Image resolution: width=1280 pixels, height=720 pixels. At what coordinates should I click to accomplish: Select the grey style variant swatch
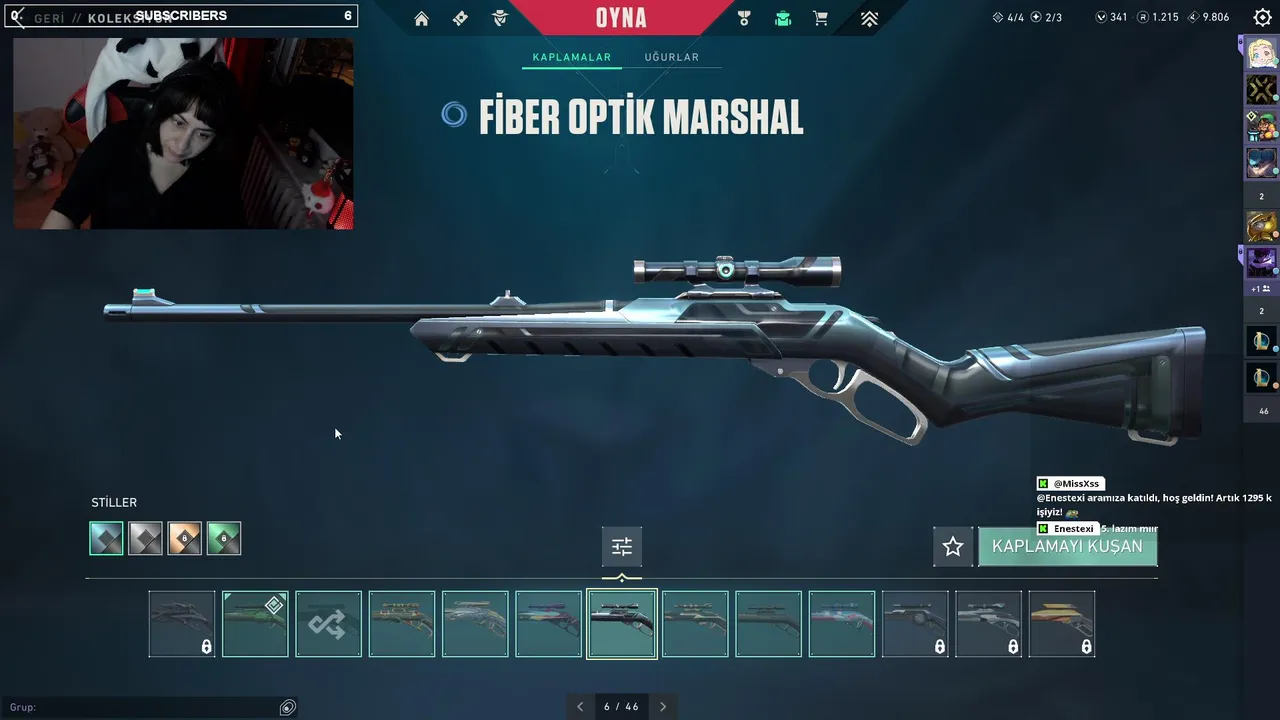[x=145, y=538]
